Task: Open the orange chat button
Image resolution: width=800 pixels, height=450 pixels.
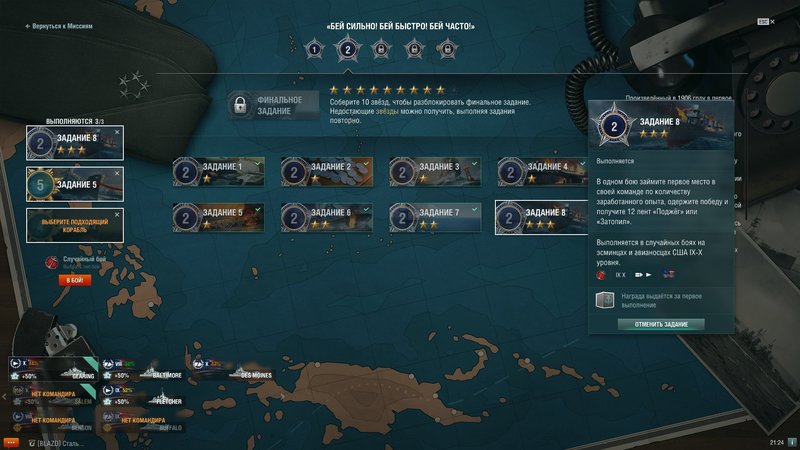Action: click(x=11, y=441)
